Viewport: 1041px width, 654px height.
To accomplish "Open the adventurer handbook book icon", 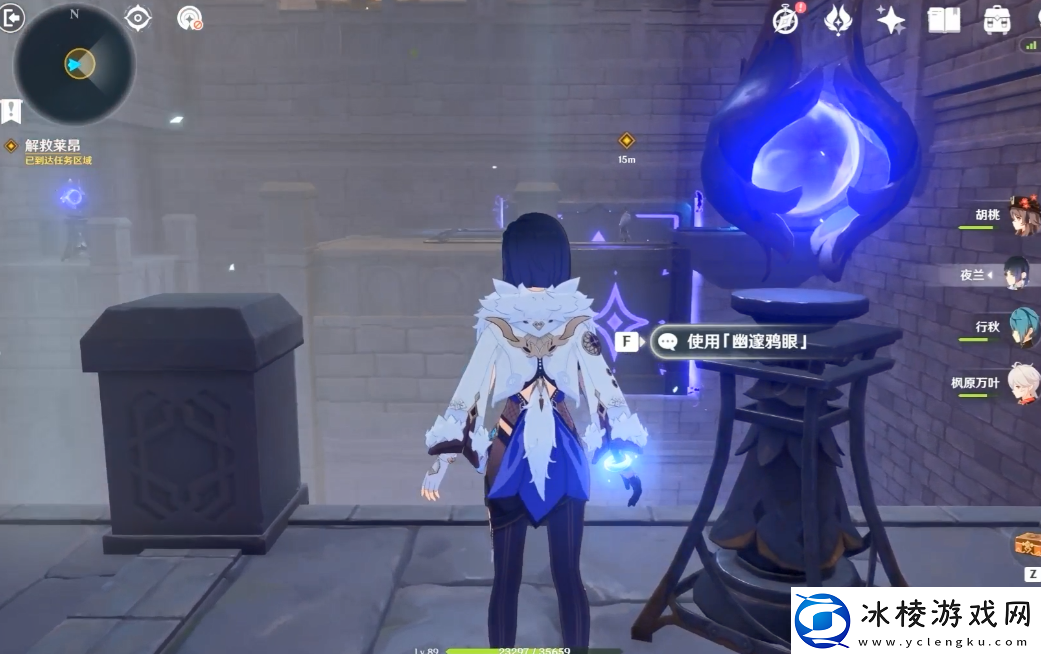I will tap(943, 19).
